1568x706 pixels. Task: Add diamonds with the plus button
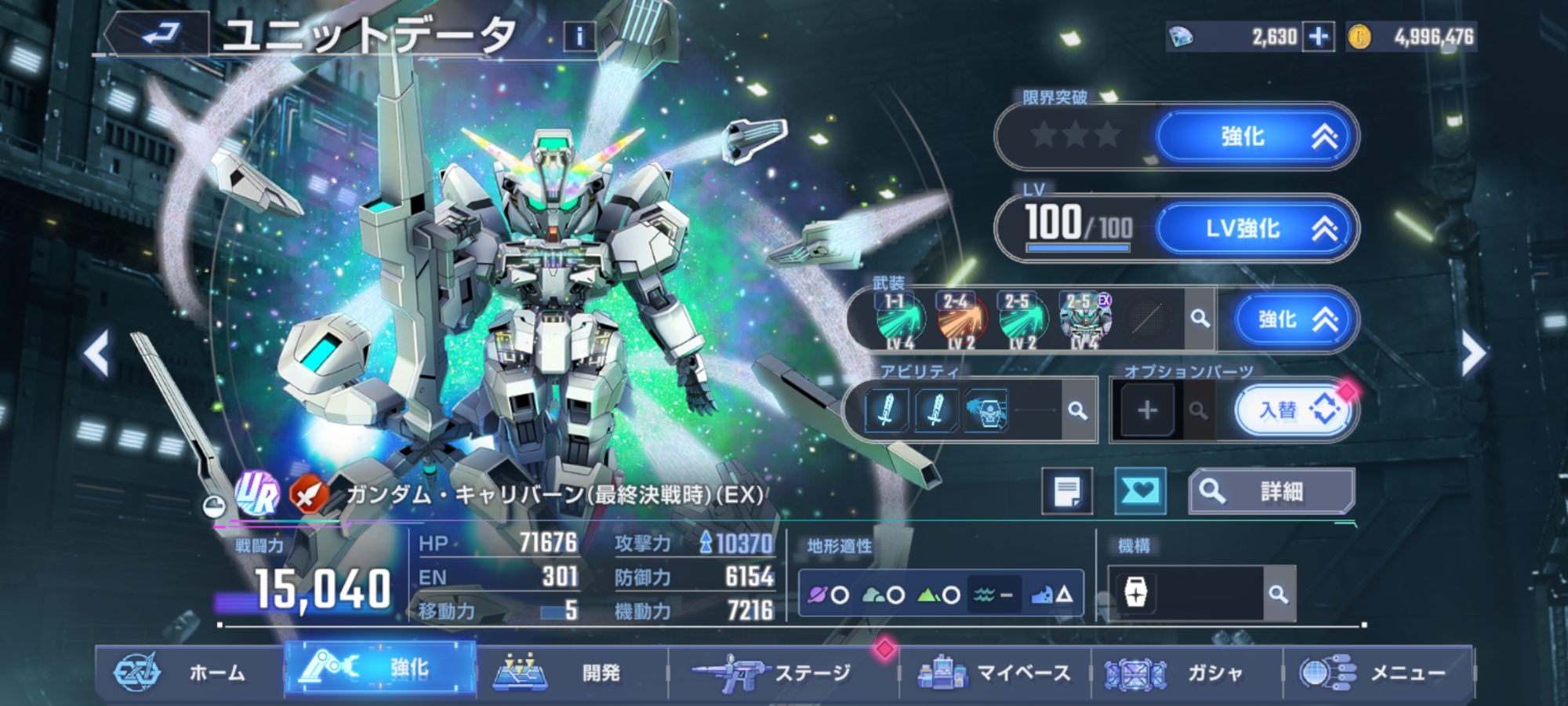pyautogui.click(x=1319, y=37)
